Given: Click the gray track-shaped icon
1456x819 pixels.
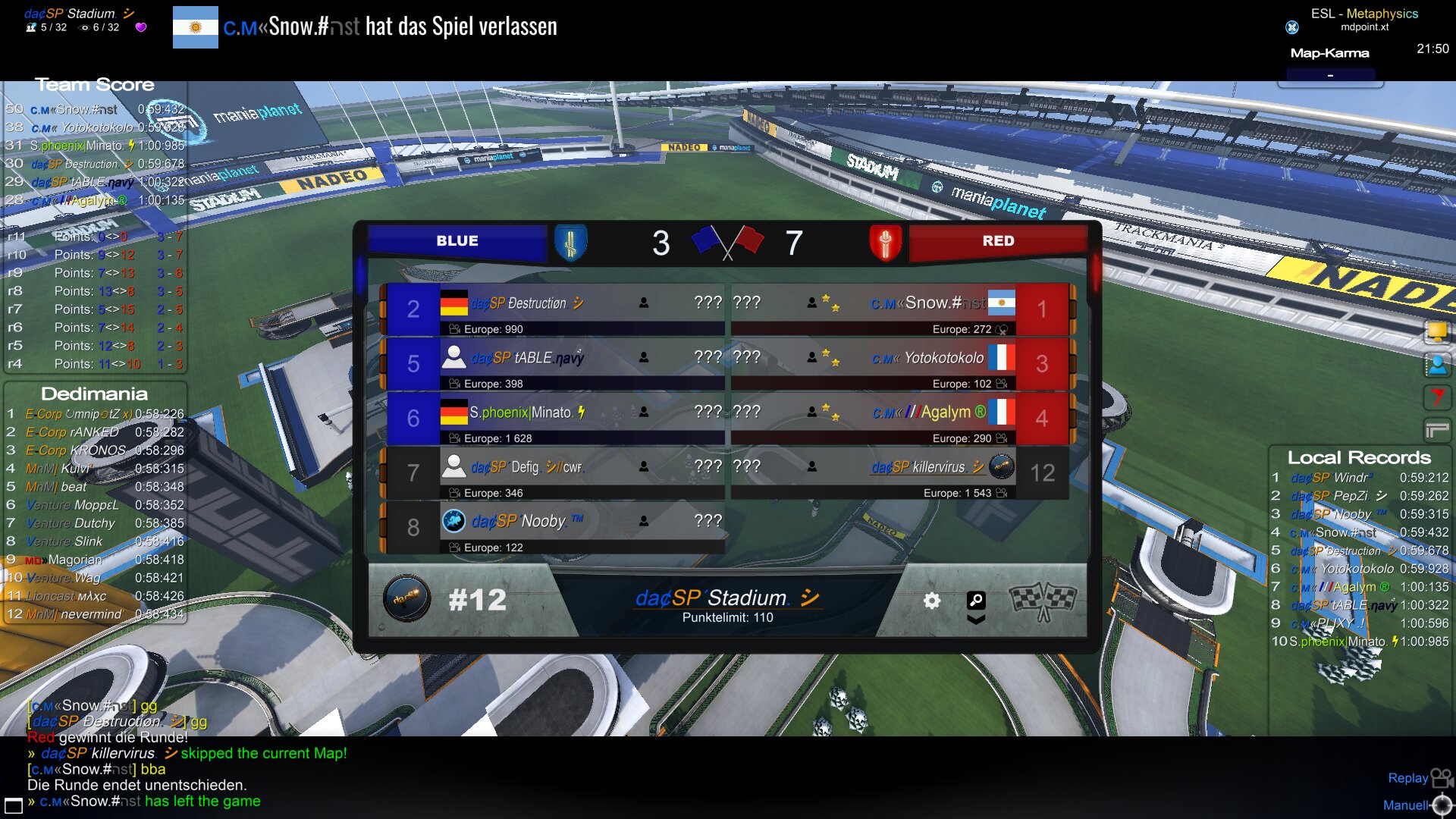Looking at the screenshot, I should 1436,431.
